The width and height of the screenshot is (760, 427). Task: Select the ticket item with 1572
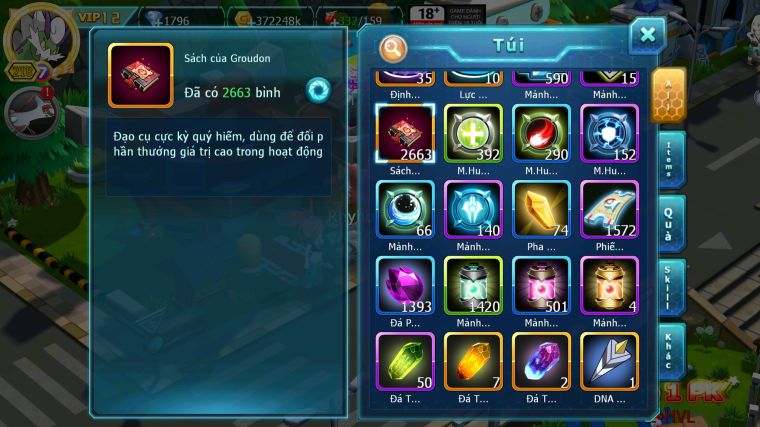tap(609, 209)
